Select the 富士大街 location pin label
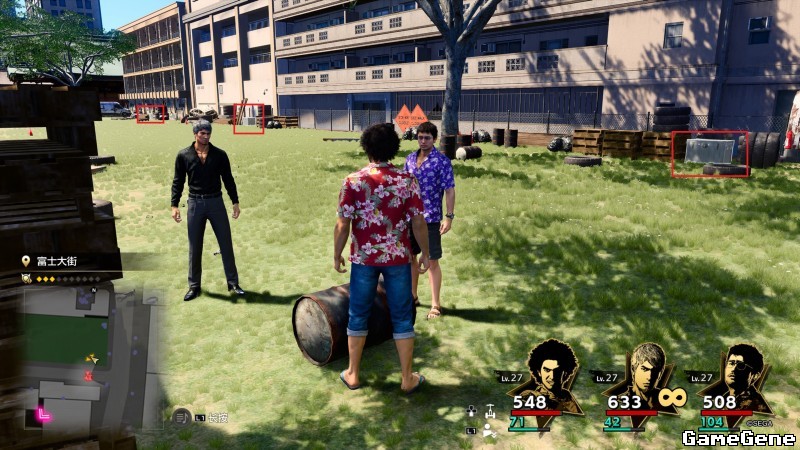This screenshot has width=800, height=450. tap(55, 261)
